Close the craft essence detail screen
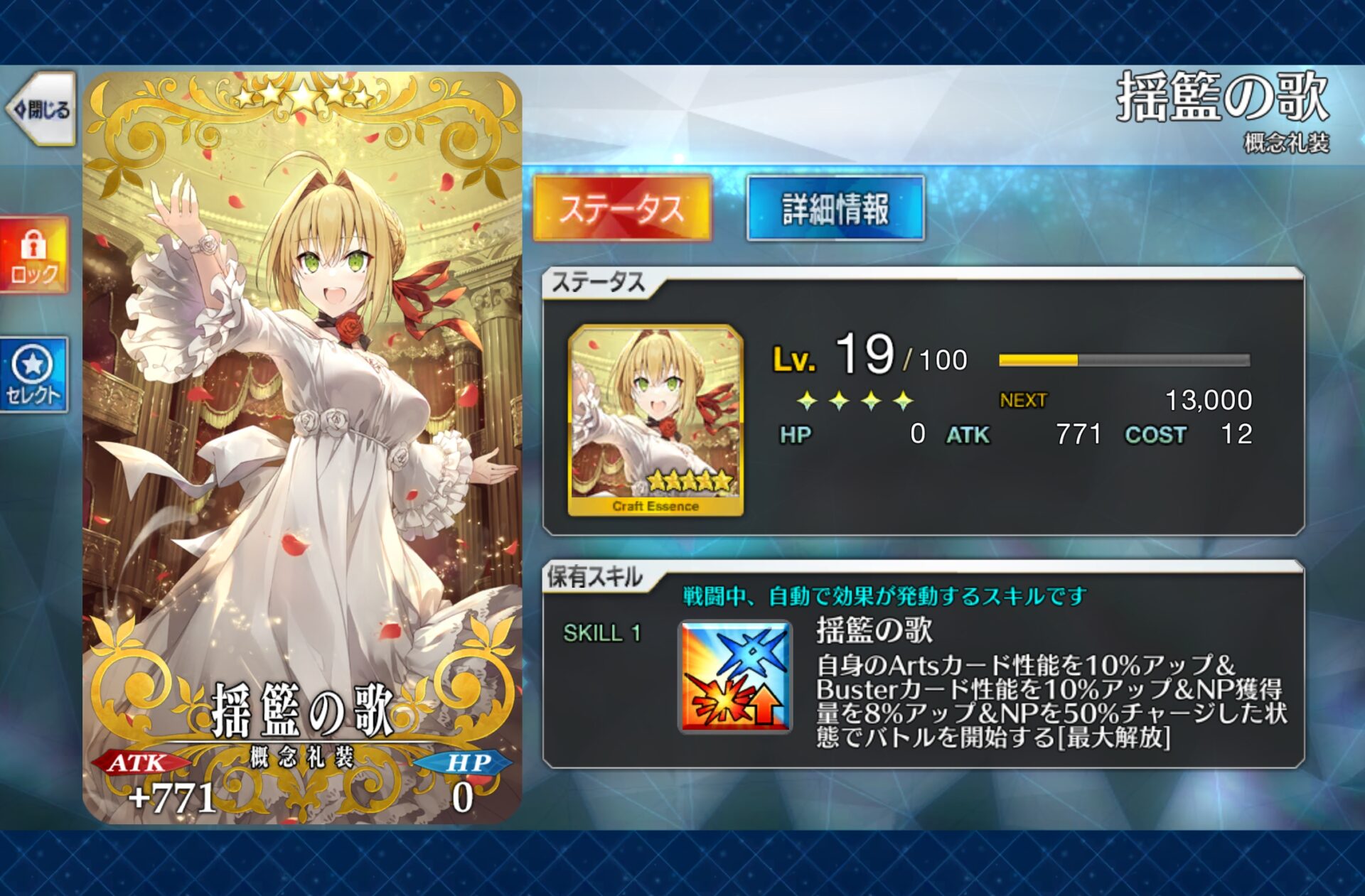 [x=41, y=109]
